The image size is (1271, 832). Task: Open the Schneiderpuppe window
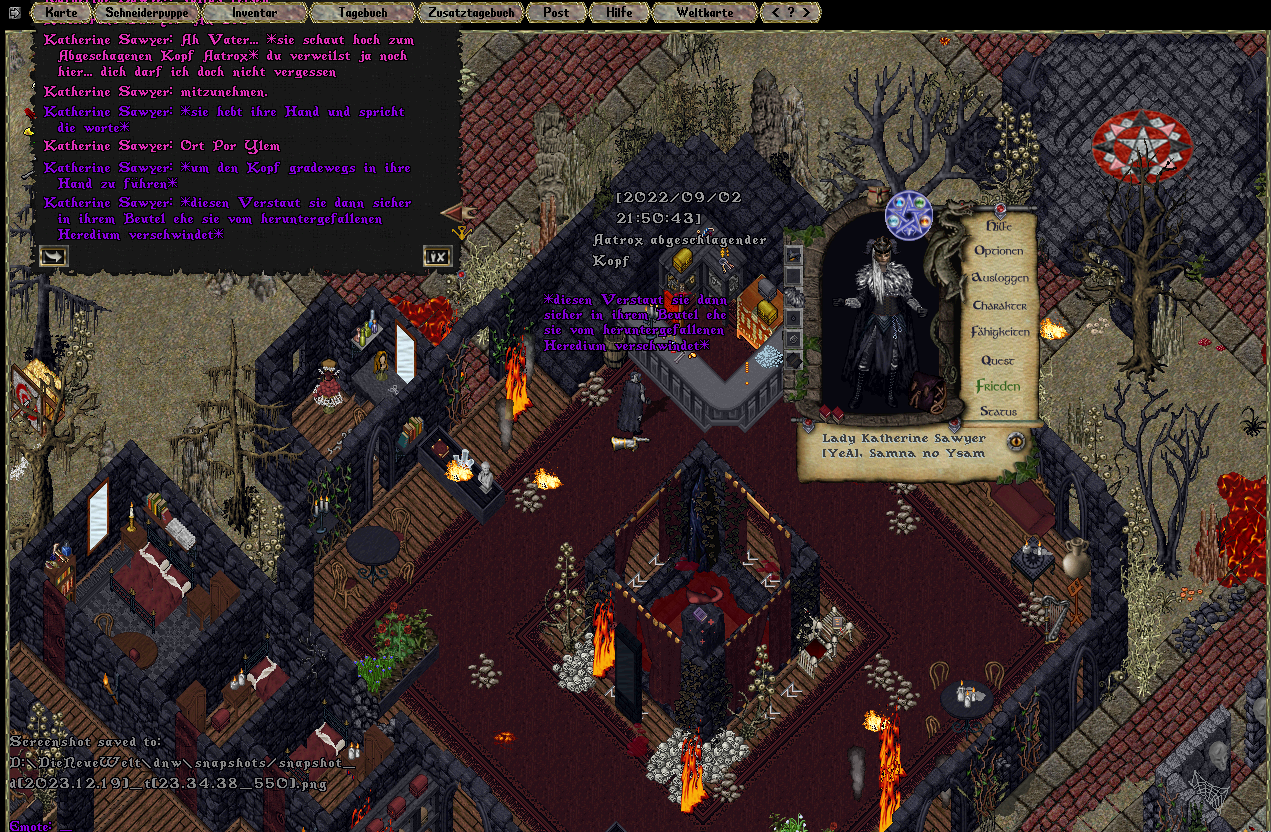coord(147,13)
